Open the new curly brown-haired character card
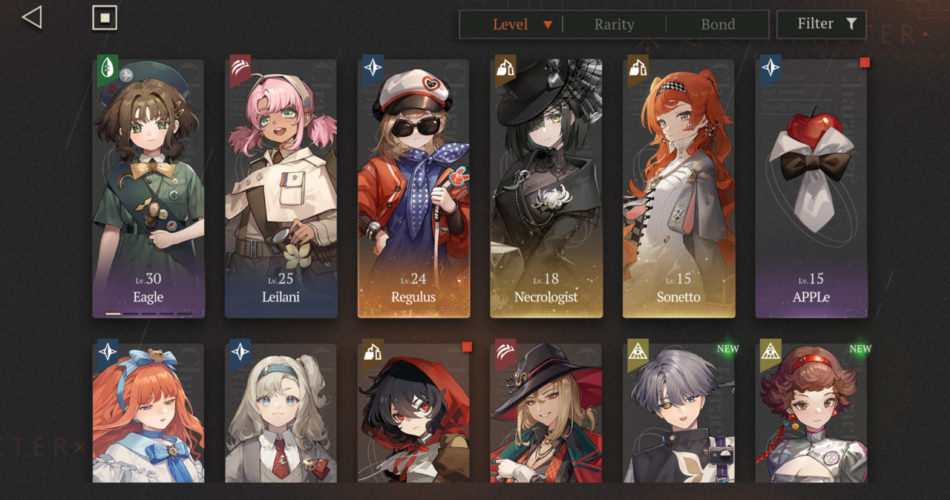Screen dimensions: 950x500 tap(811, 413)
